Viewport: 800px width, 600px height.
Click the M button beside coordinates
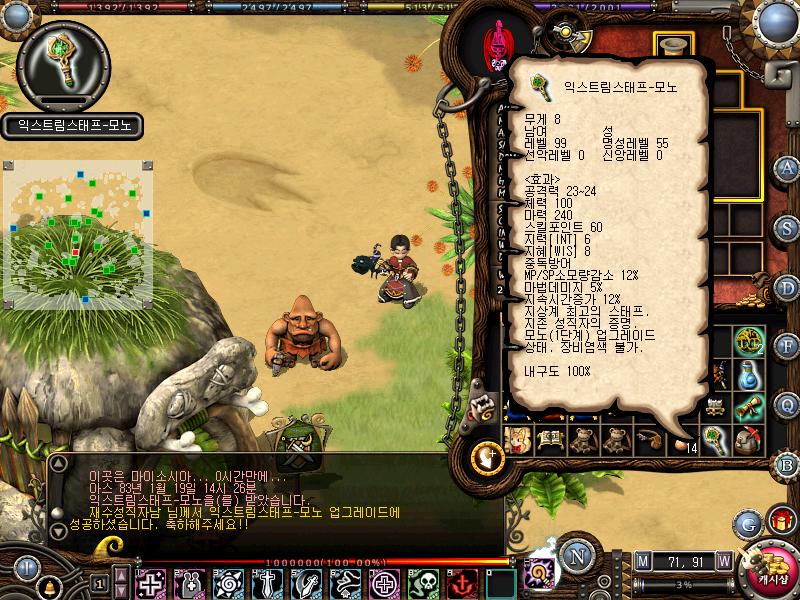point(643,561)
